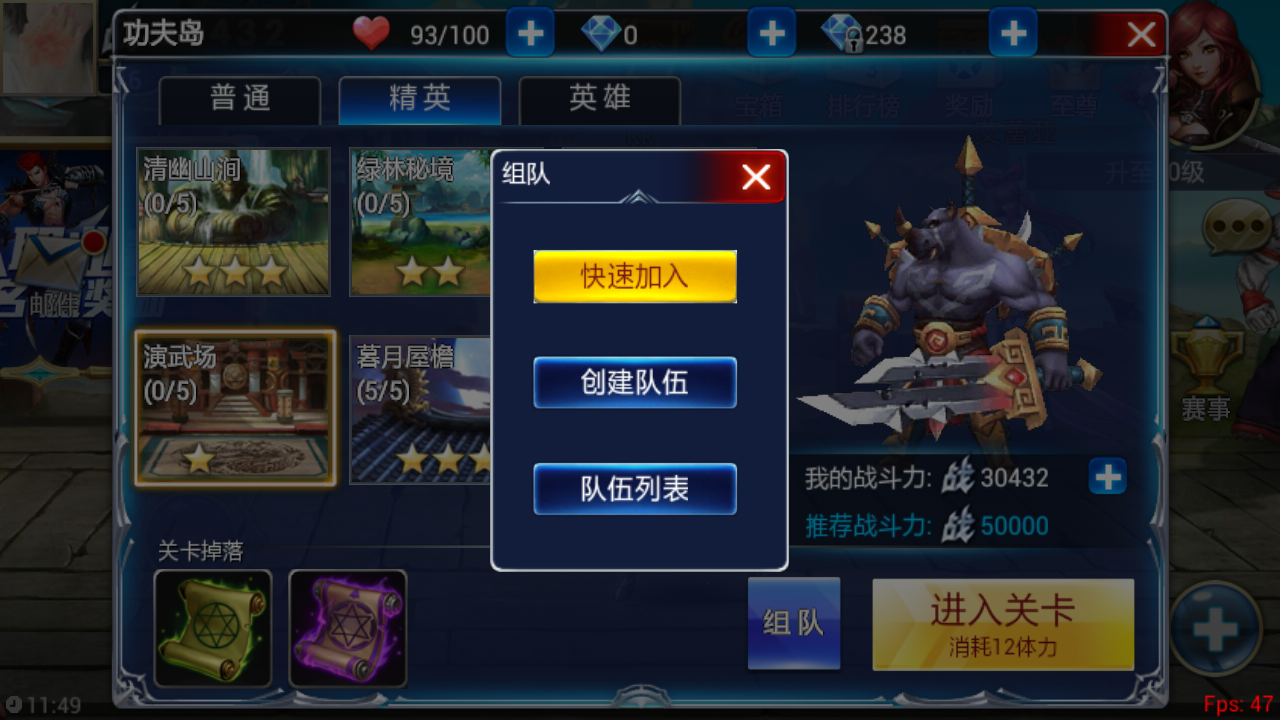Switch to the 英雄 tab
The height and width of the screenshot is (720, 1280).
click(599, 99)
